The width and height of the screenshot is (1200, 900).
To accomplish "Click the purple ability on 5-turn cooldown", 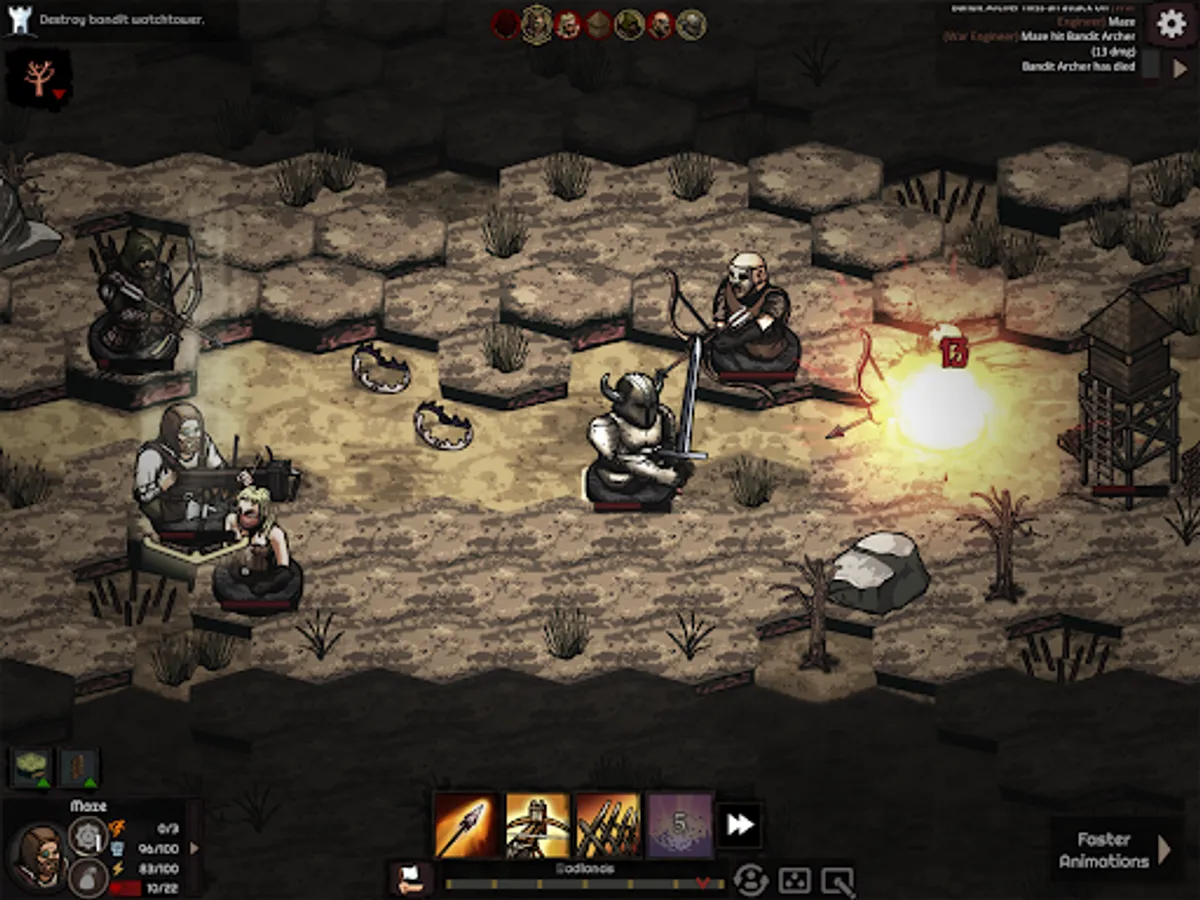I will (680, 825).
